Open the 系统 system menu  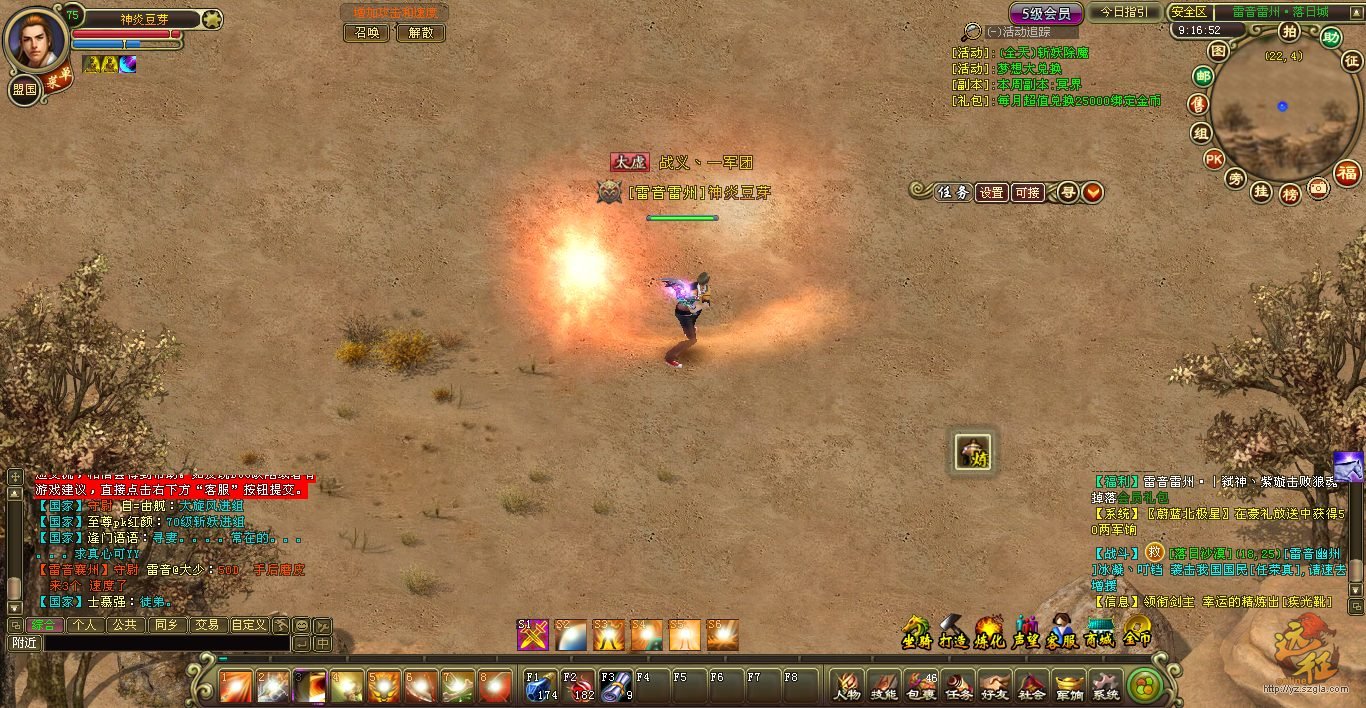point(1105,686)
